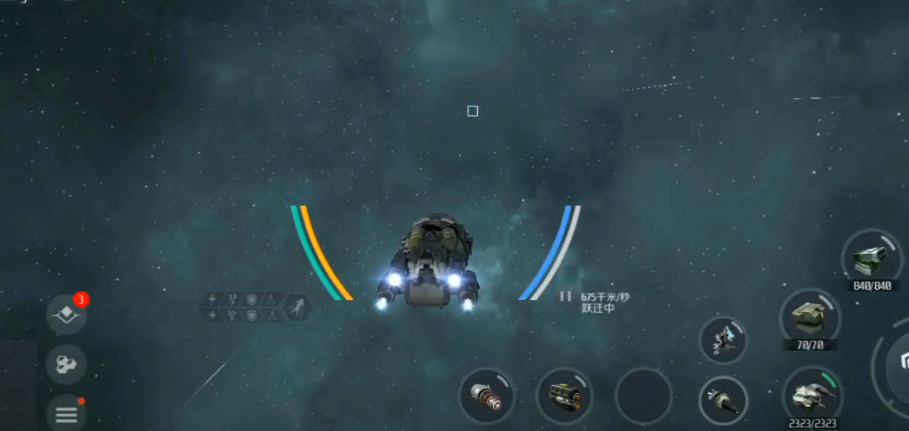Open the three-line hamburger menu
The width and height of the screenshot is (909, 431).
point(66,413)
